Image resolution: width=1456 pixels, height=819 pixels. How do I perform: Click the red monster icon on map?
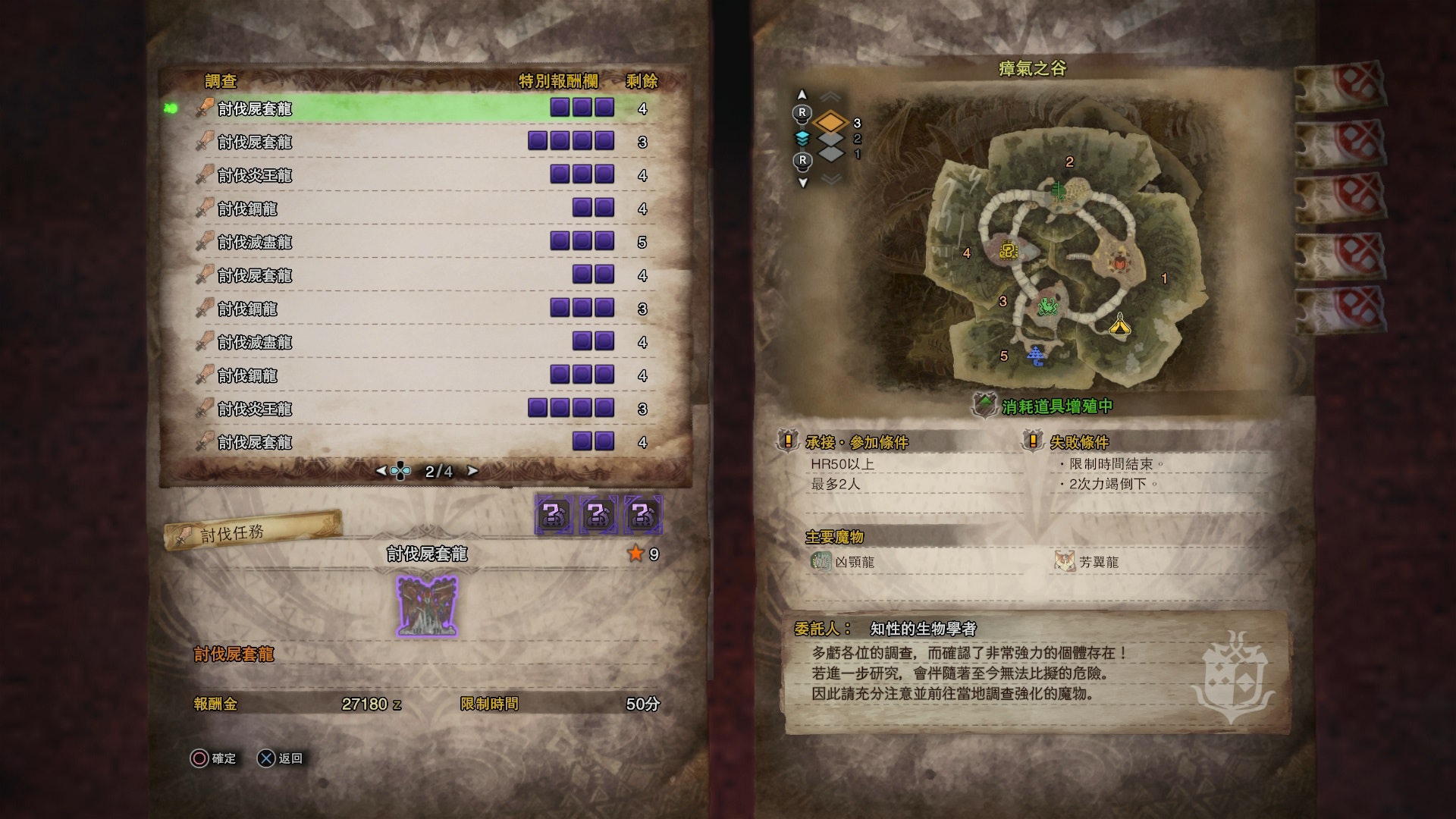[1119, 263]
